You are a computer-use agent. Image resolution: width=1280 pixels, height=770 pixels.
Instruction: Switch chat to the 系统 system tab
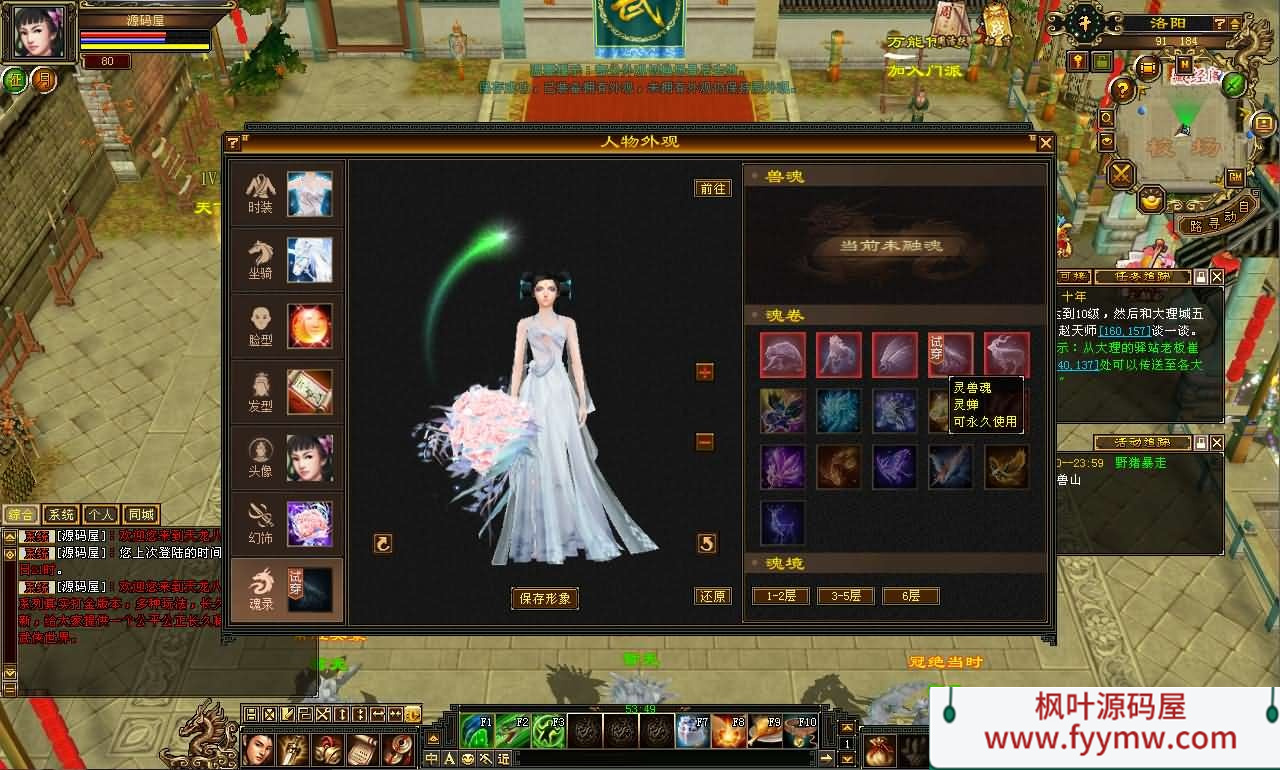coord(61,515)
